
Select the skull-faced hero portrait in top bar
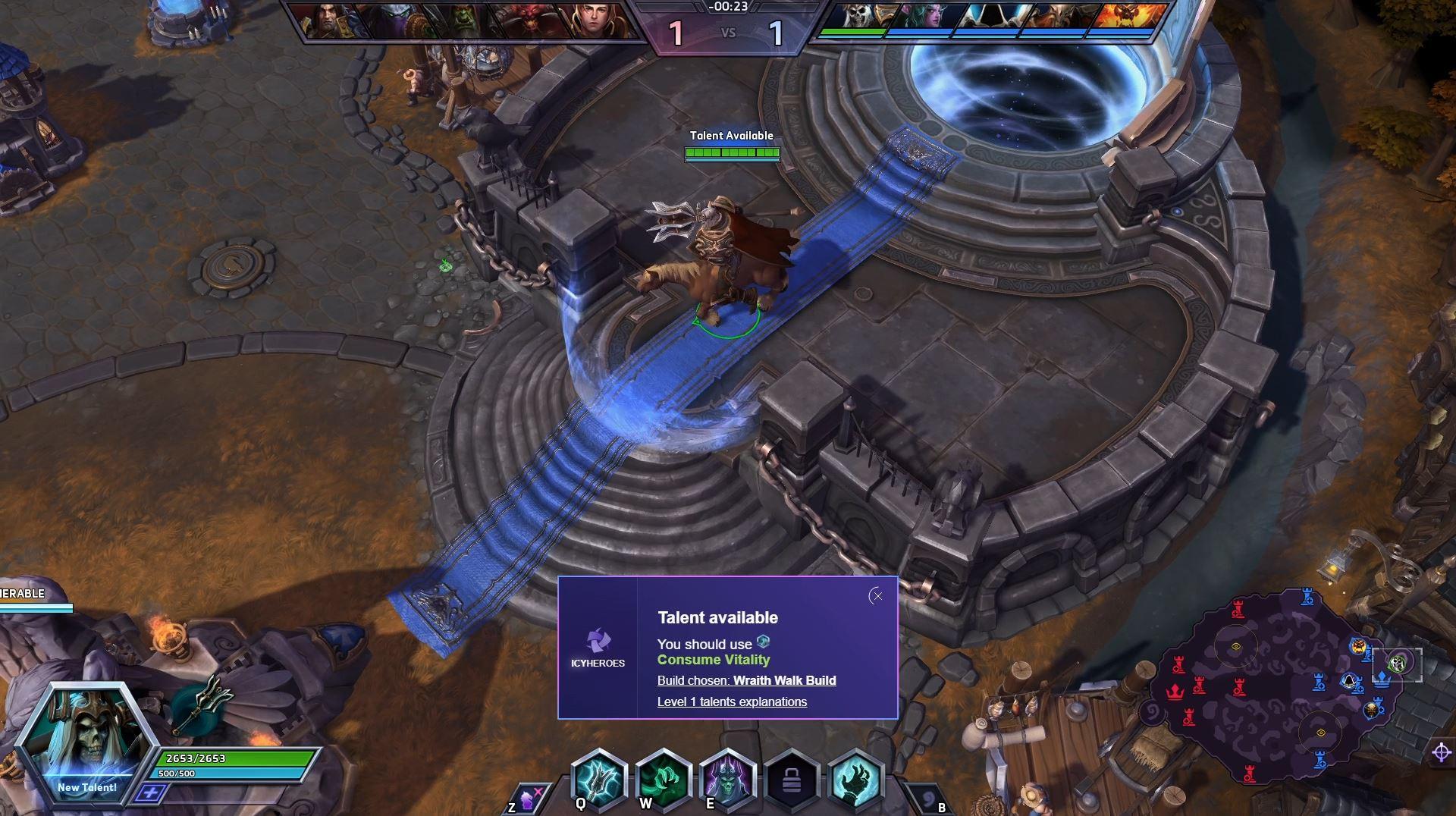click(x=861, y=17)
